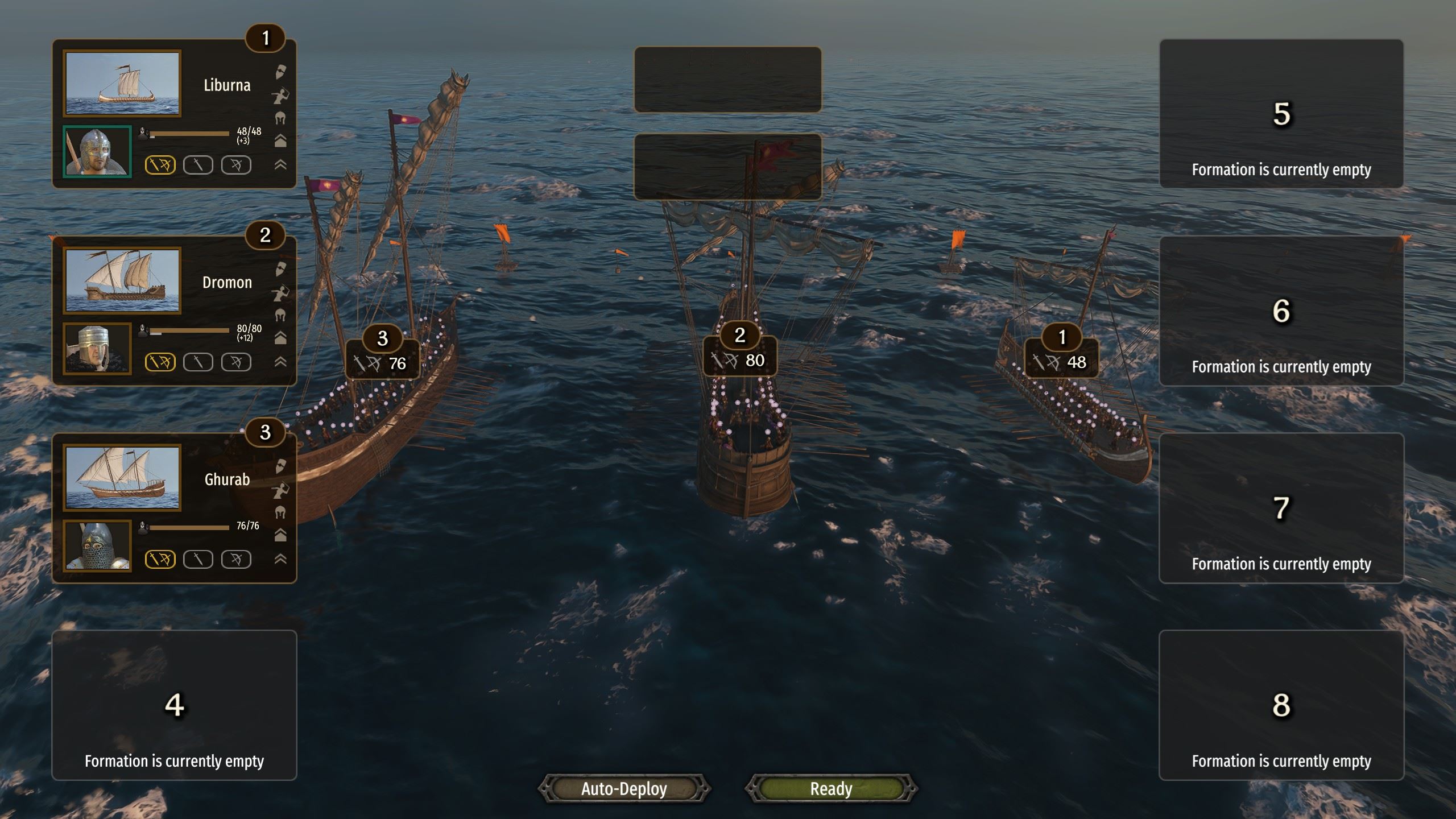
Task: Choose the Liburna captain portrait
Action: [x=97, y=152]
